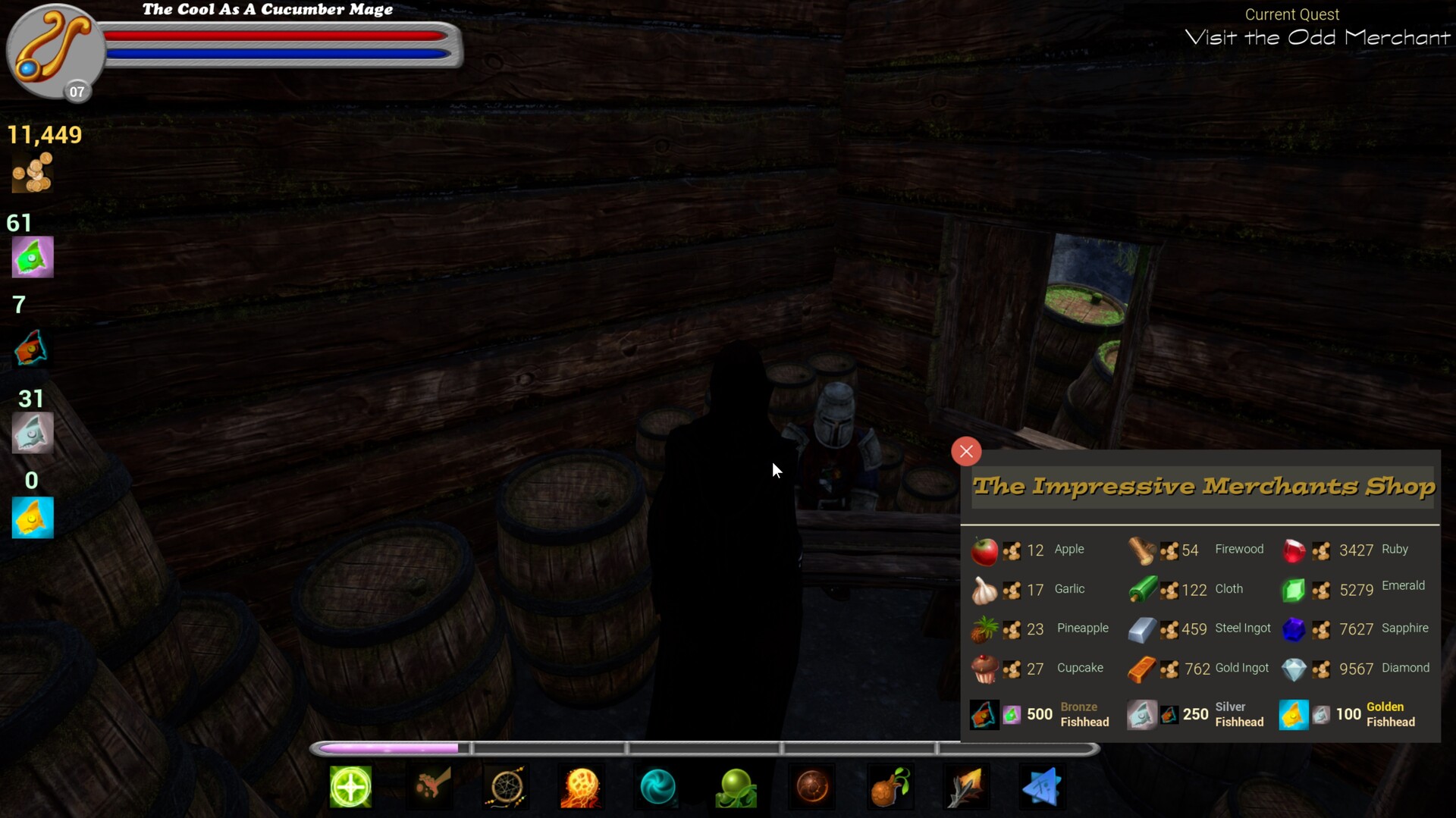Click the orange fishhead icon showing 7
The height and width of the screenshot is (818, 1456).
pos(32,348)
